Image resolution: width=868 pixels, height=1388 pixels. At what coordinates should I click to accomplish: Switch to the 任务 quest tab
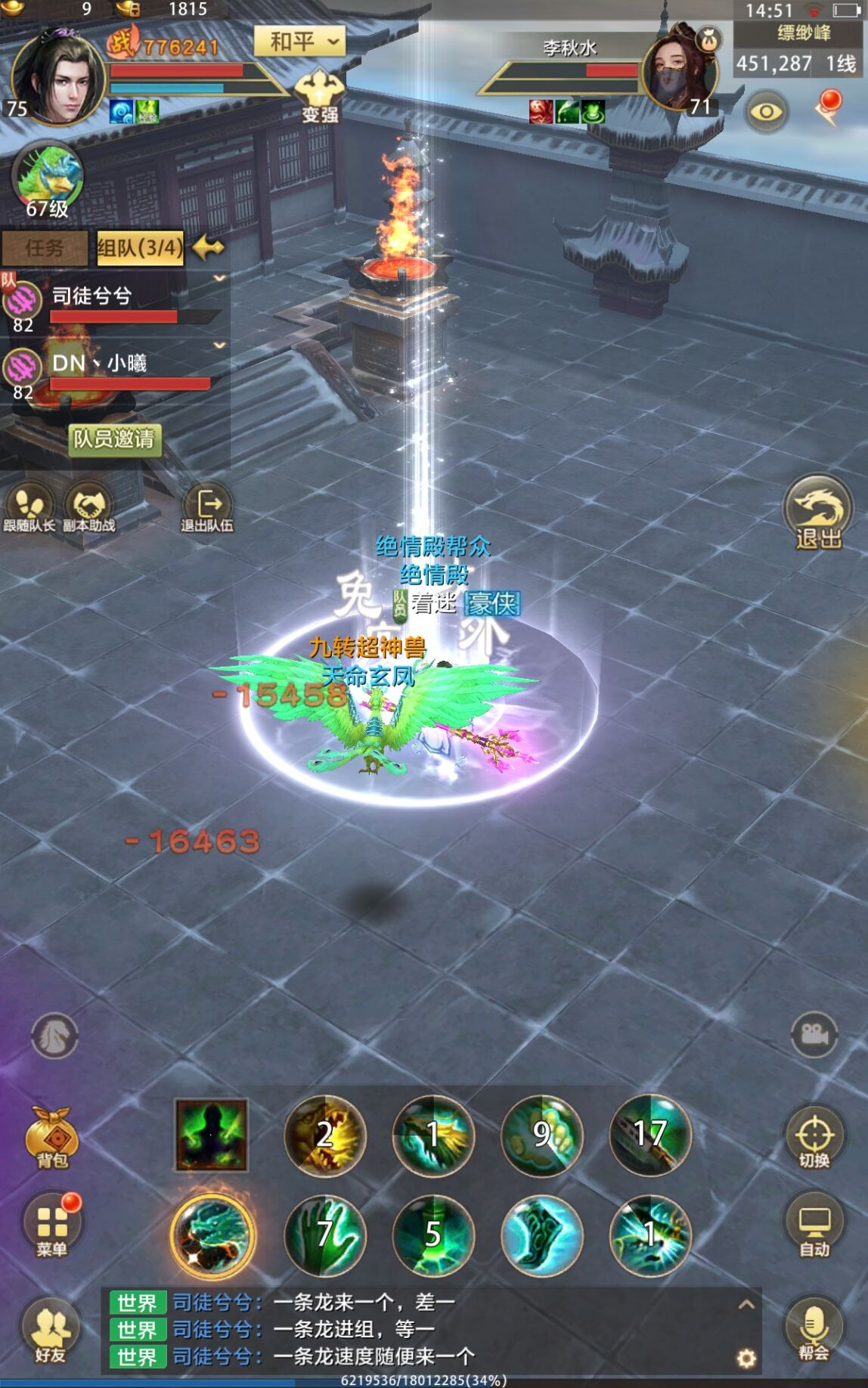pos(45,248)
